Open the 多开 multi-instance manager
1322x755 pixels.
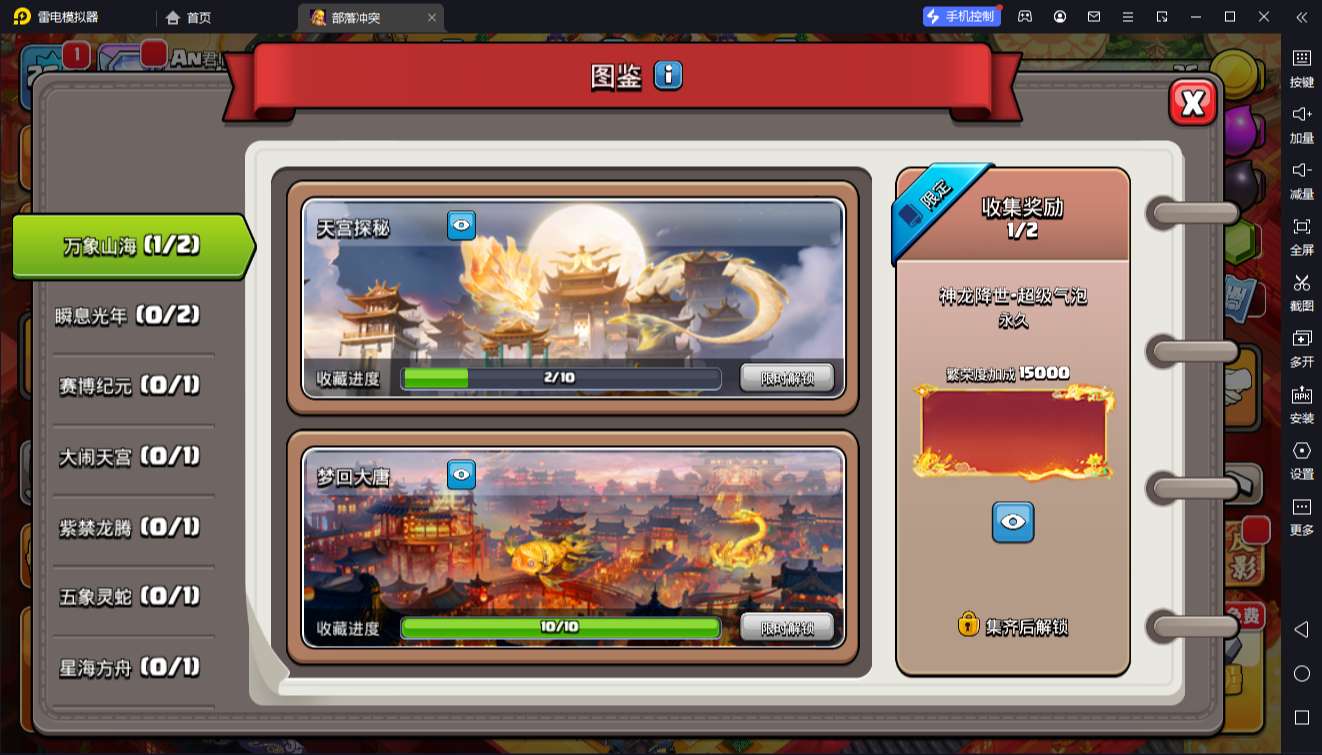pos(1301,347)
